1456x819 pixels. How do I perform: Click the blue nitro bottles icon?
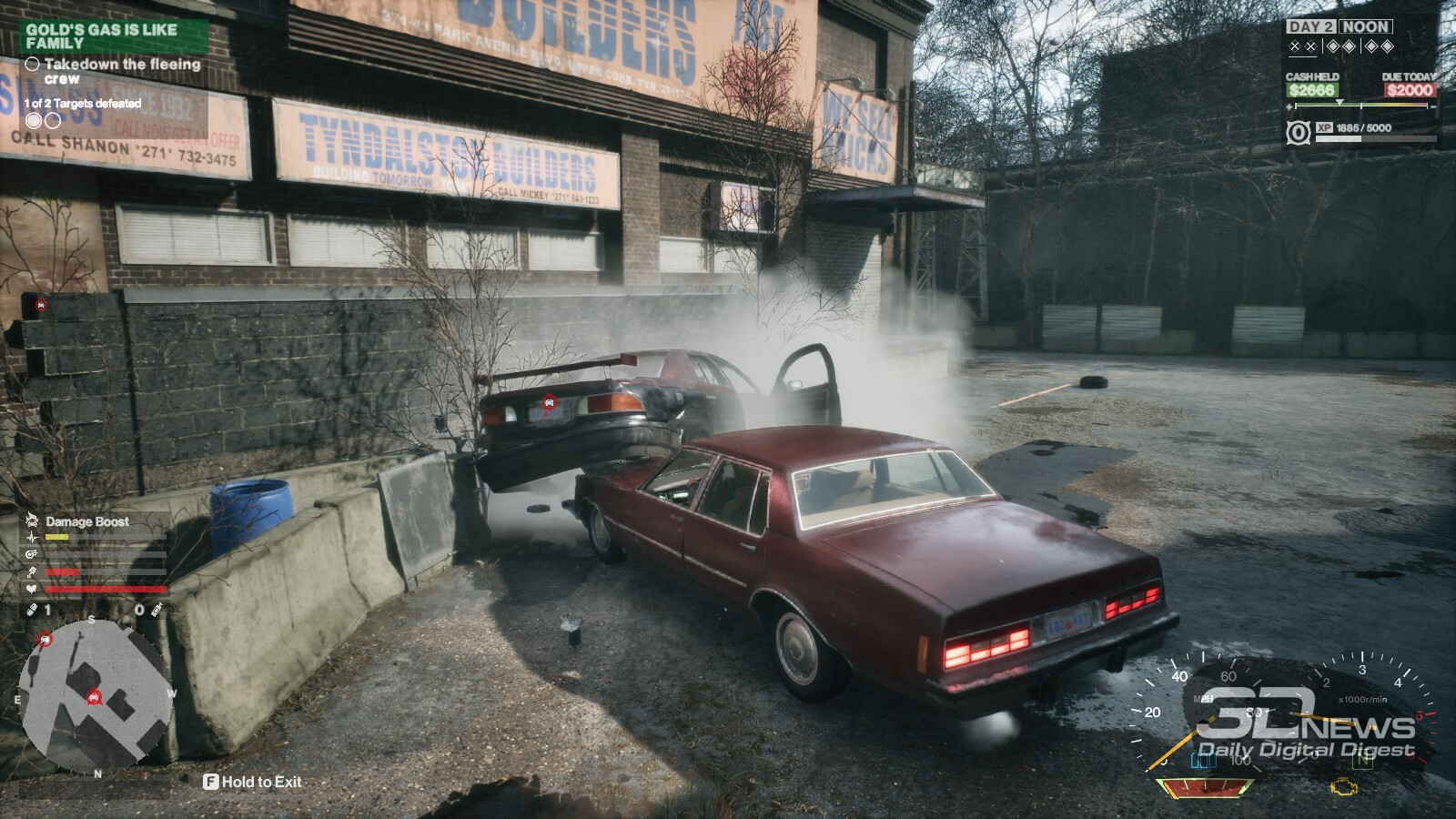(x=1203, y=759)
